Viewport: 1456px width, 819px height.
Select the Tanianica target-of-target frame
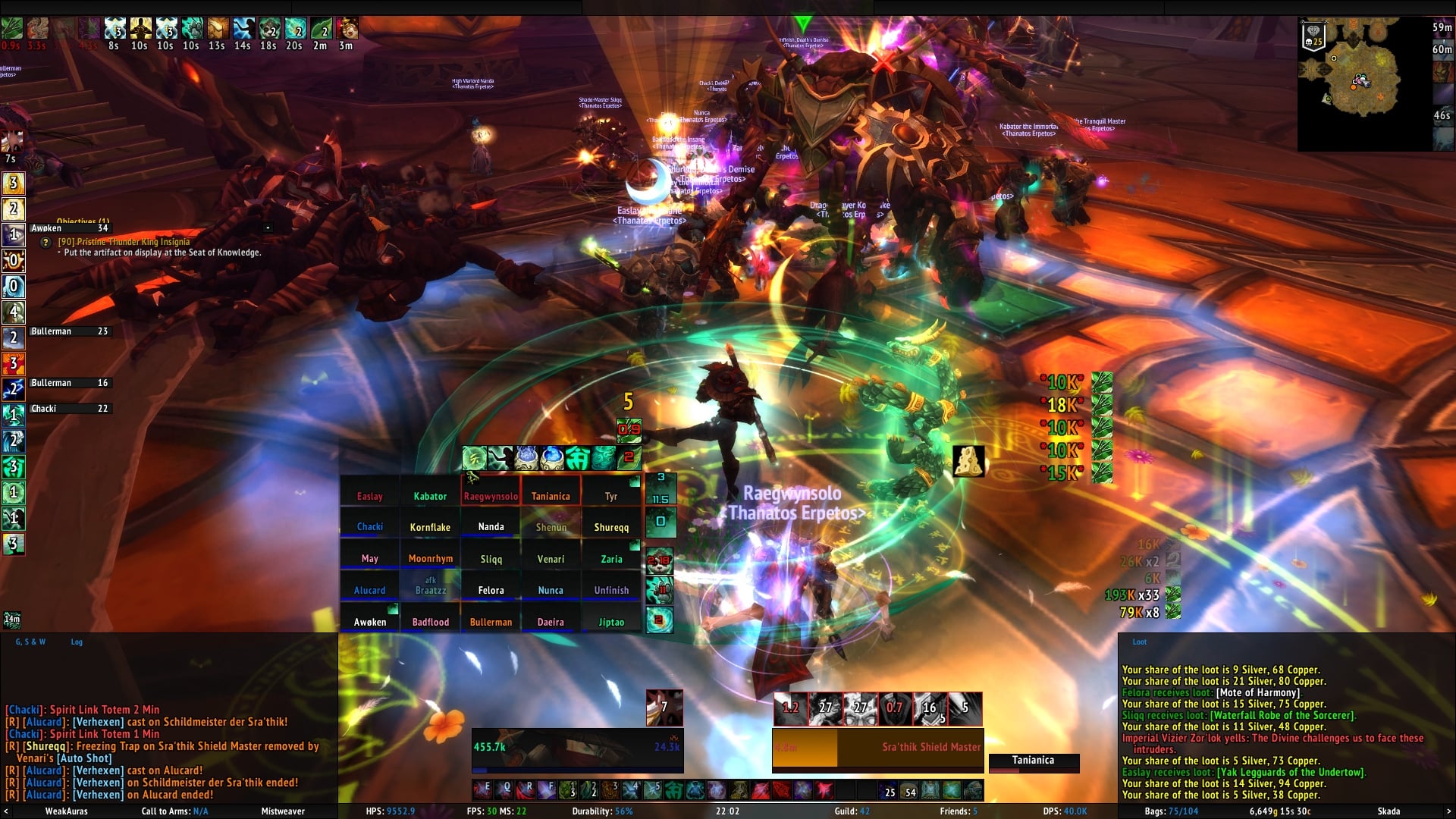pos(1033,760)
